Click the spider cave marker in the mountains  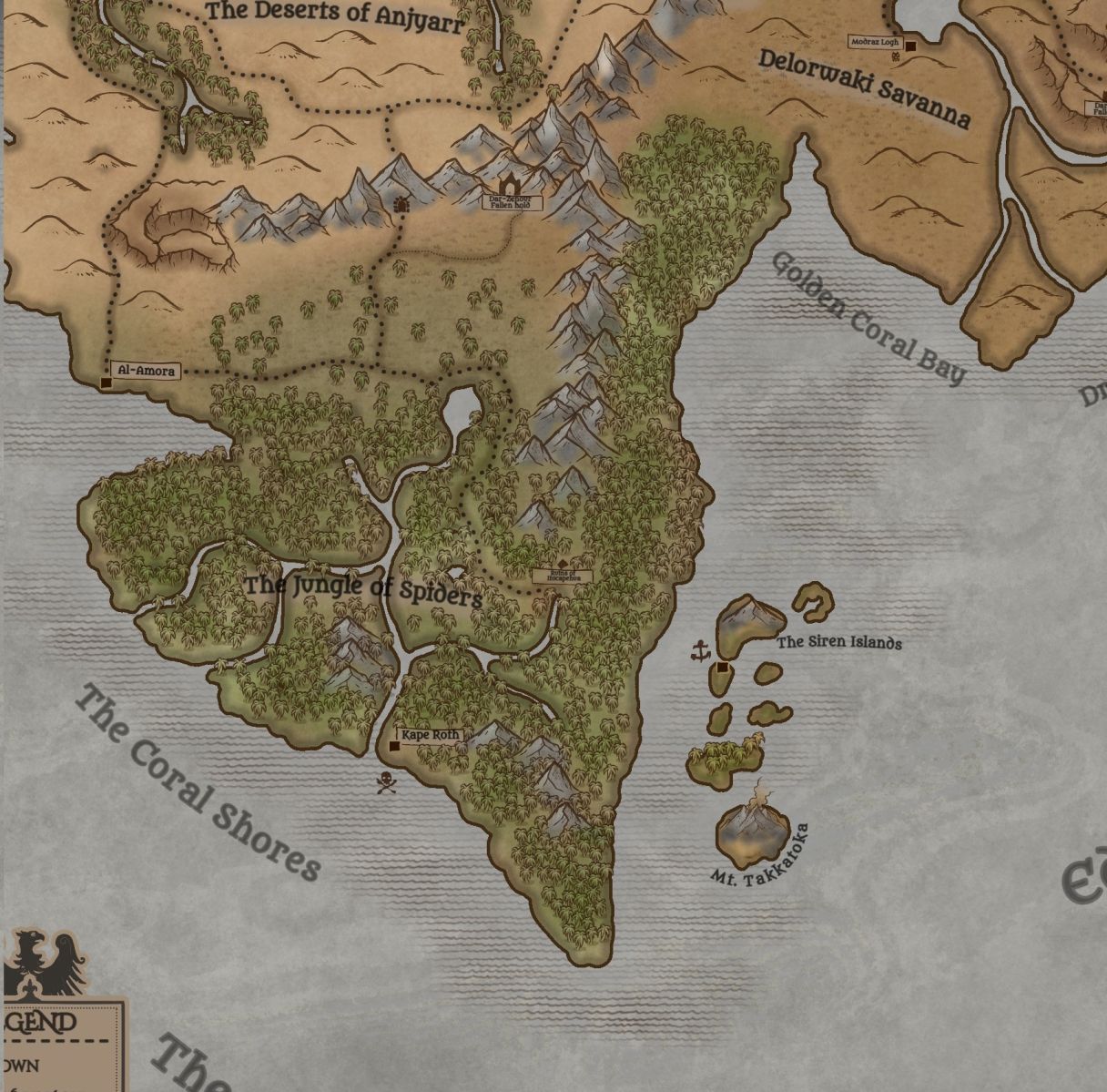[x=401, y=205]
